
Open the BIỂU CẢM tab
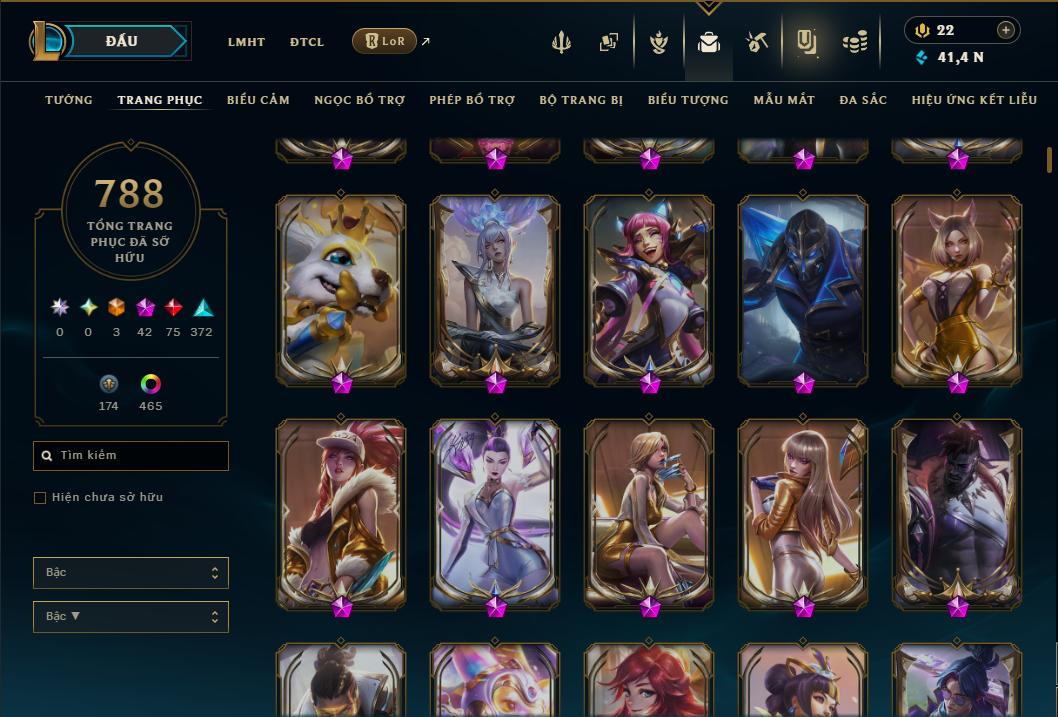pyautogui.click(x=258, y=100)
